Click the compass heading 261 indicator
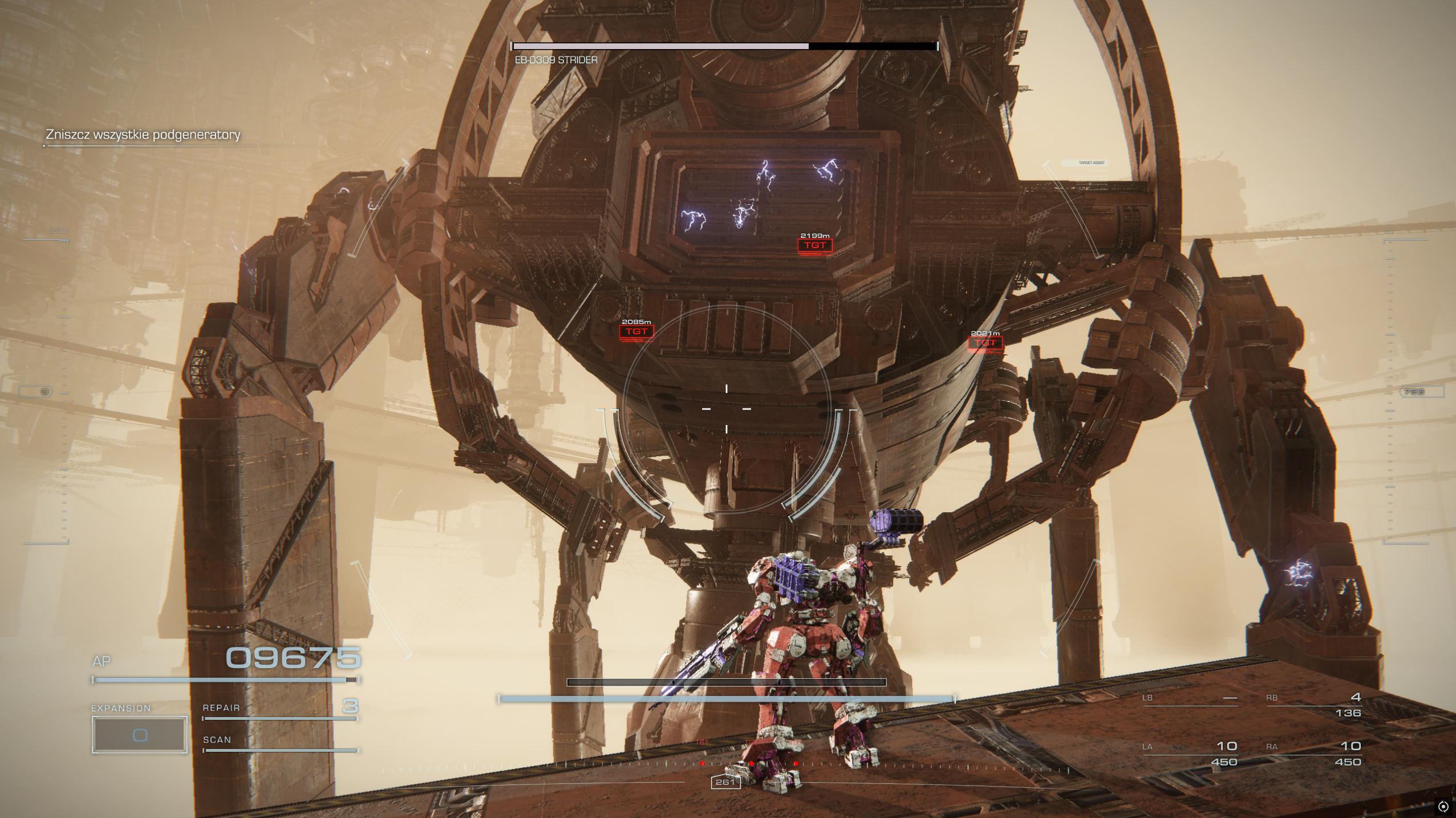 [725, 782]
